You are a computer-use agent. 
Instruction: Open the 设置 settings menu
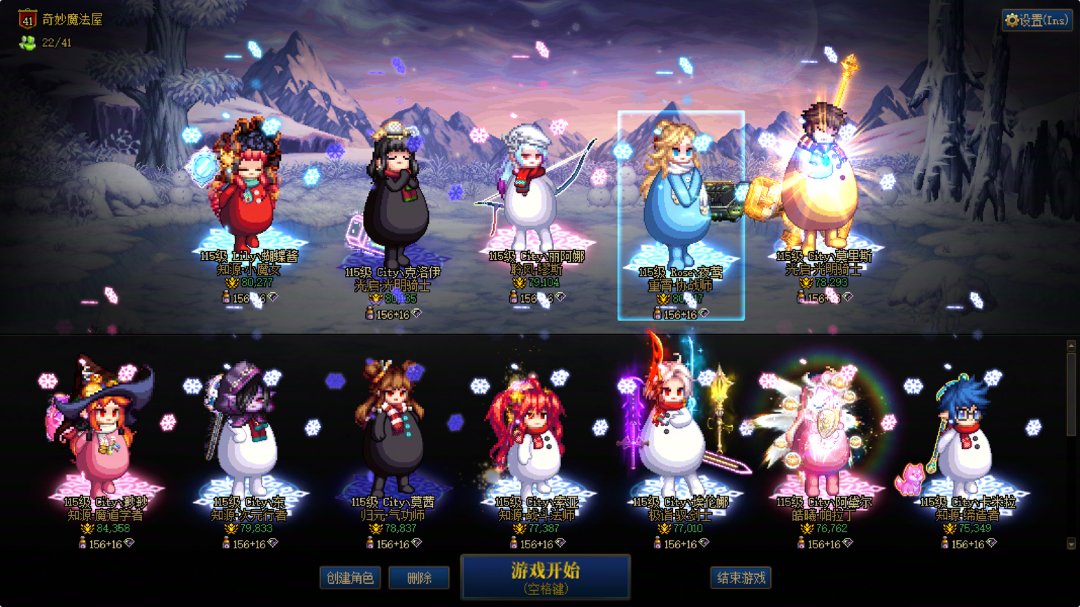pos(1037,20)
